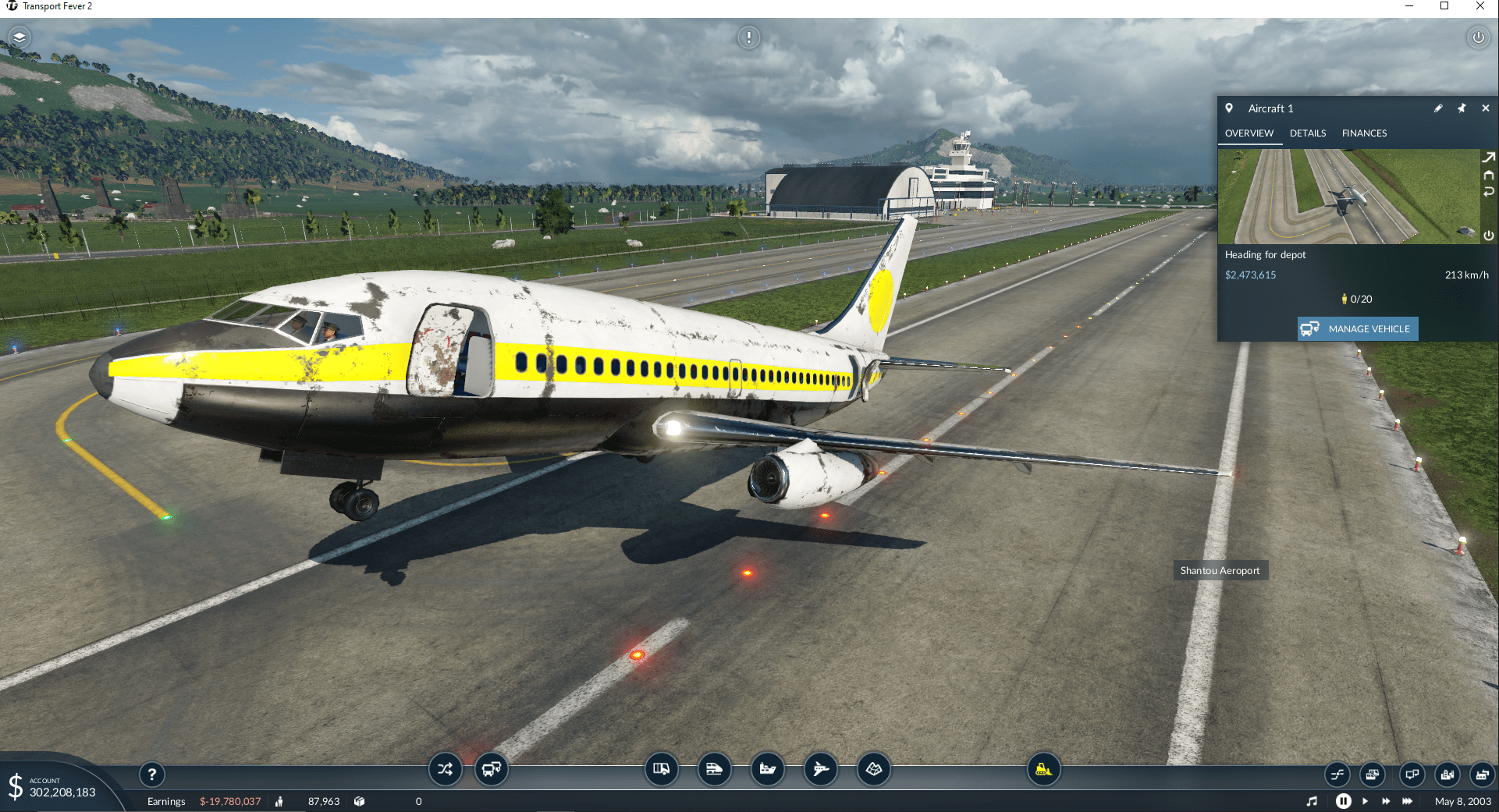Open the road construction menu

[661, 770]
